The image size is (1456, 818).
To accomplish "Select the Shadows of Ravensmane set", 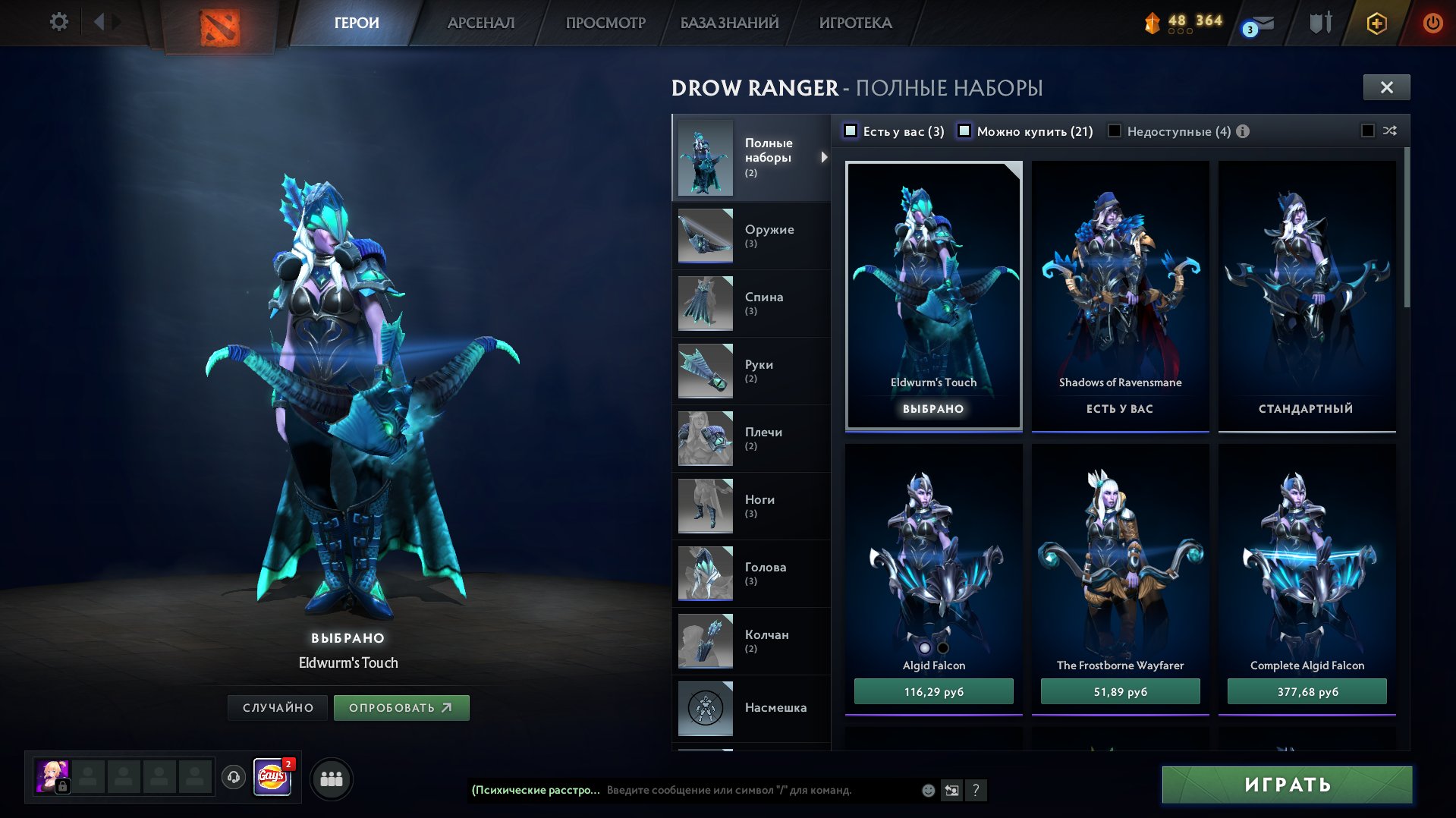I will [x=1120, y=296].
